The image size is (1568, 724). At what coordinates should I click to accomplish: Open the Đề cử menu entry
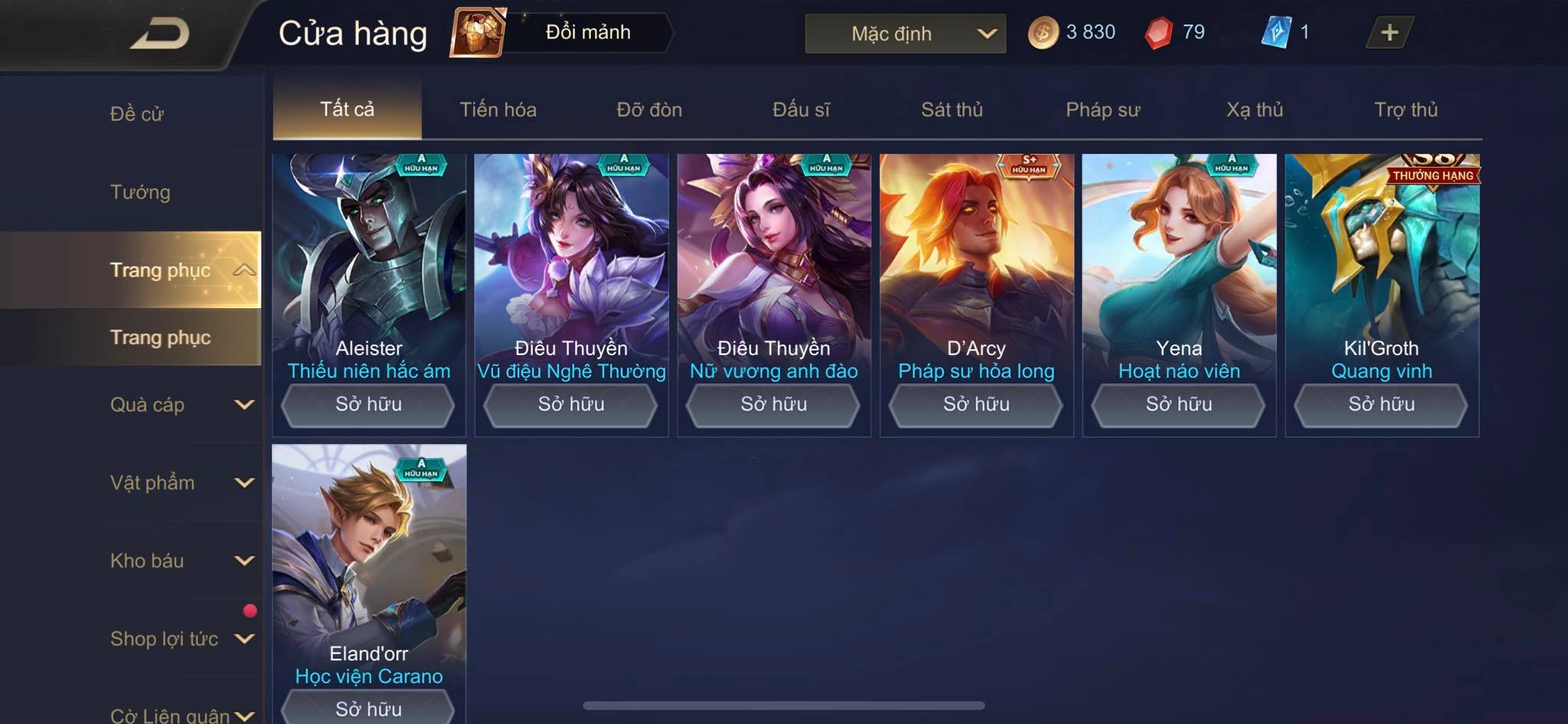click(x=137, y=114)
